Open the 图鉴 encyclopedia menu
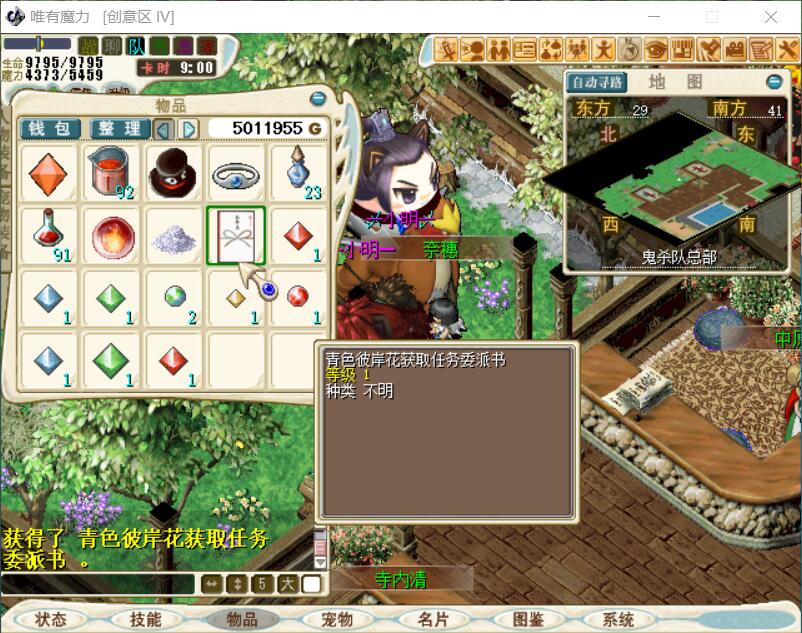This screenshot has height=633, width=802. pos(527,620)
